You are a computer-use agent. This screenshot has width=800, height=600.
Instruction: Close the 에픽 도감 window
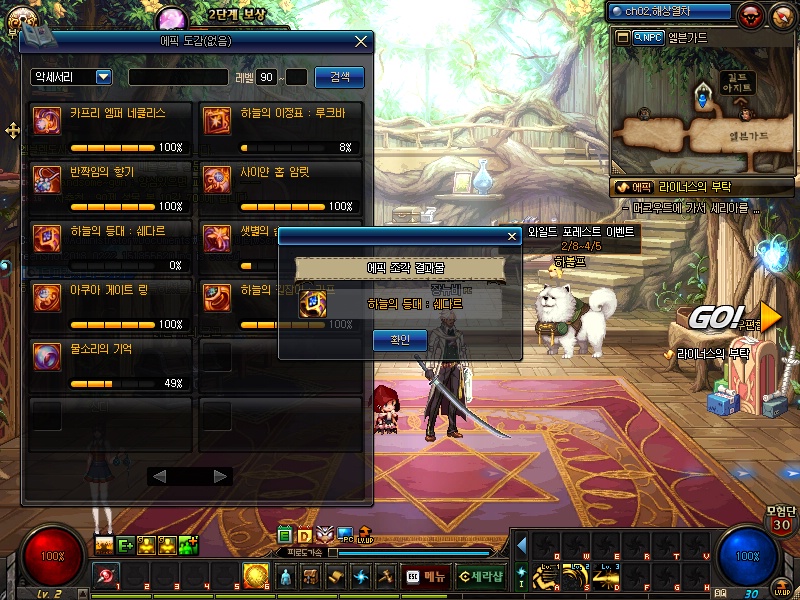coord(361,42)
